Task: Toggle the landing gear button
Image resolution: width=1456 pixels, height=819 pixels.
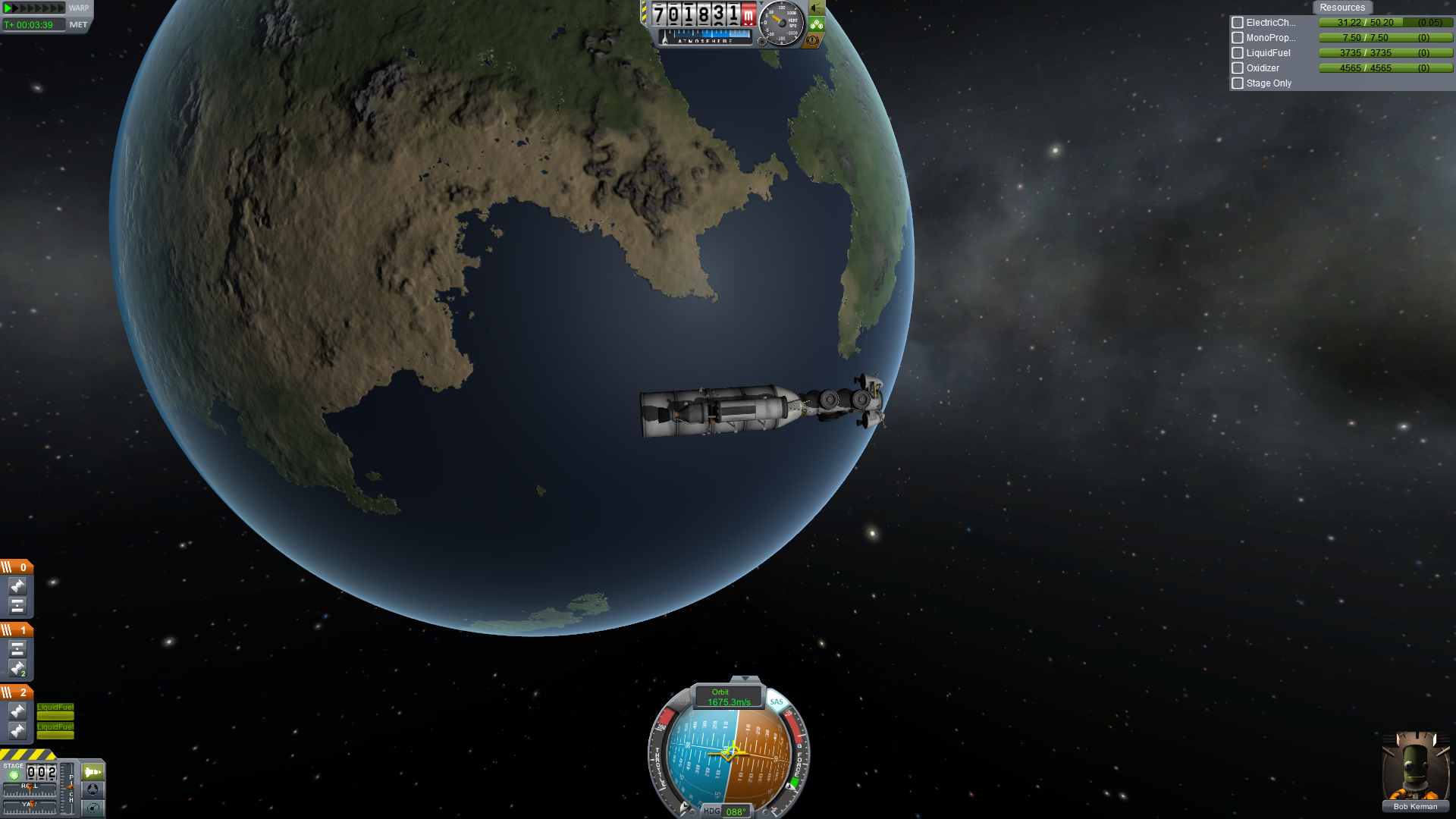Action: 817,24
